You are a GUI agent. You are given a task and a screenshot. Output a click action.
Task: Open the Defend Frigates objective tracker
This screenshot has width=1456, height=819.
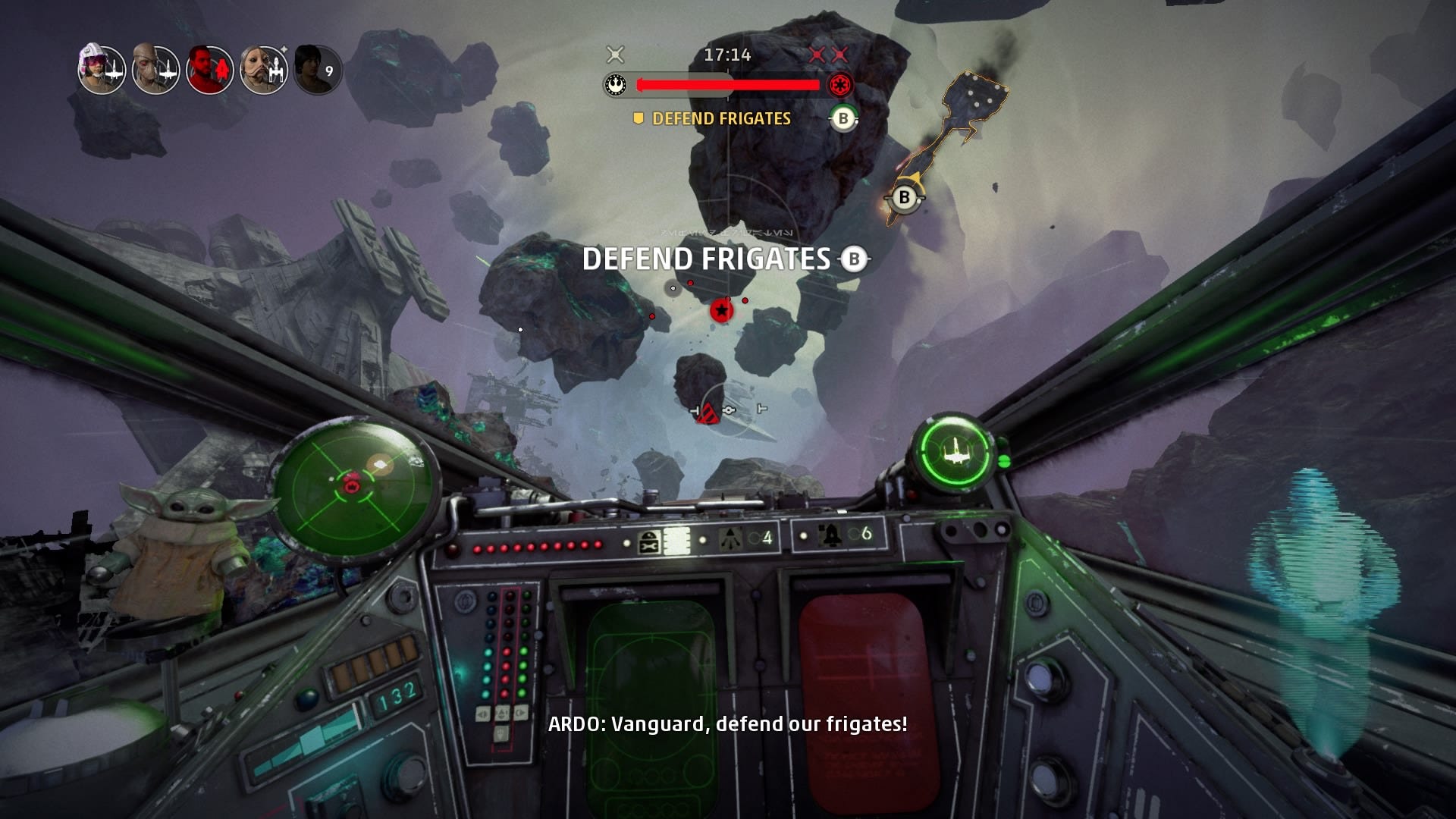(x=720, y=118)
